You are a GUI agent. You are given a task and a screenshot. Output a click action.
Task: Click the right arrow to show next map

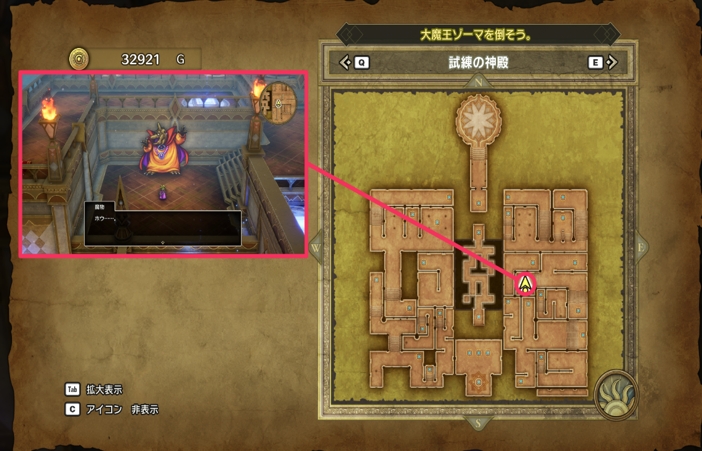point(611,62)
